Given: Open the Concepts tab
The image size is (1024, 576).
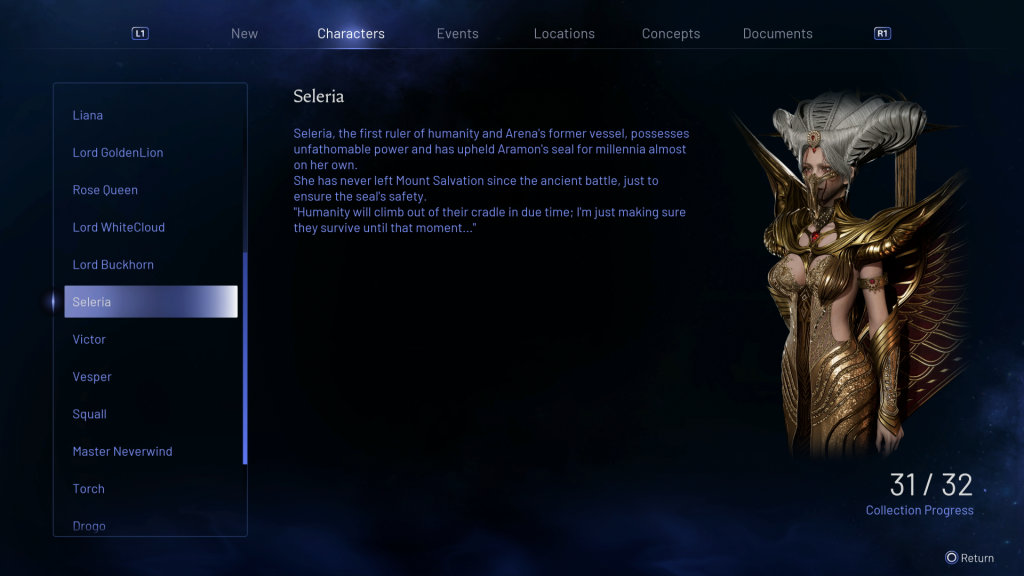Looking at the screenshot, I should tap(671, 34).
